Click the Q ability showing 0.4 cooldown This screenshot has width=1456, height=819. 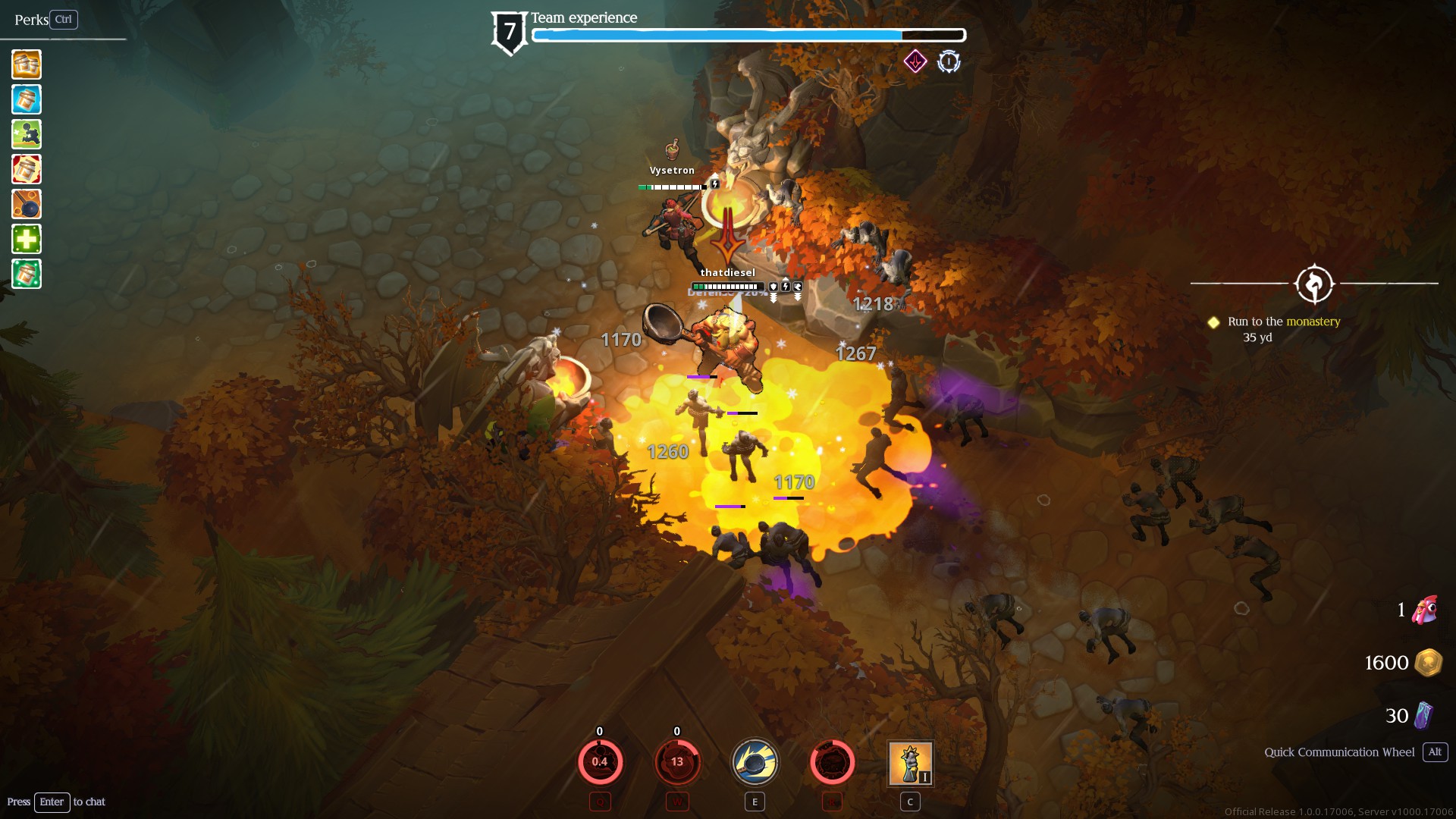(600, 762)
